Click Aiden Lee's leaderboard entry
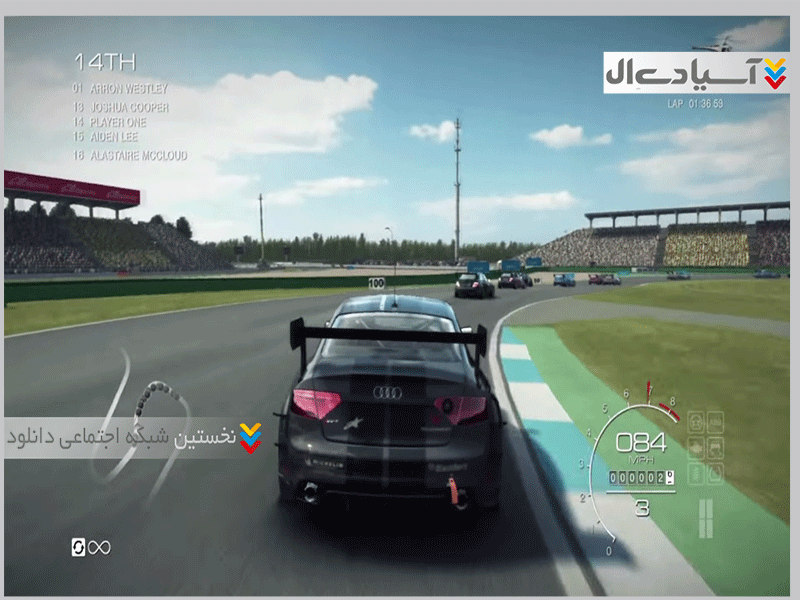The width and height of the screenshot is (800, 600). click(112, 136)
